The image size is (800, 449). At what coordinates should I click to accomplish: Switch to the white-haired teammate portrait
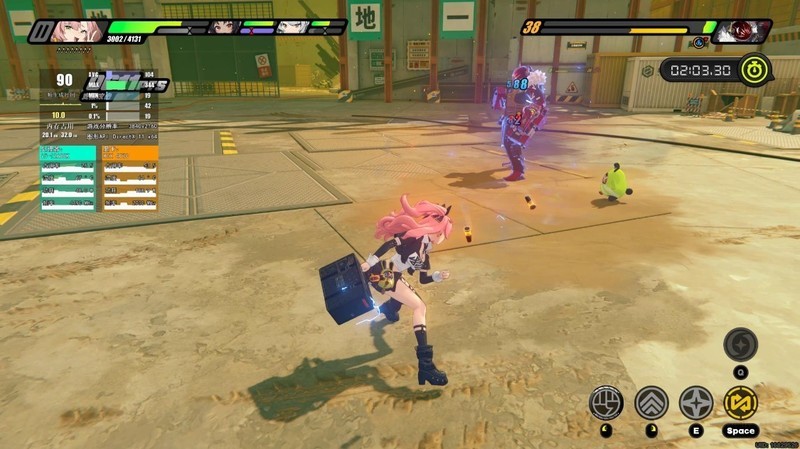(x=291, y=27)
